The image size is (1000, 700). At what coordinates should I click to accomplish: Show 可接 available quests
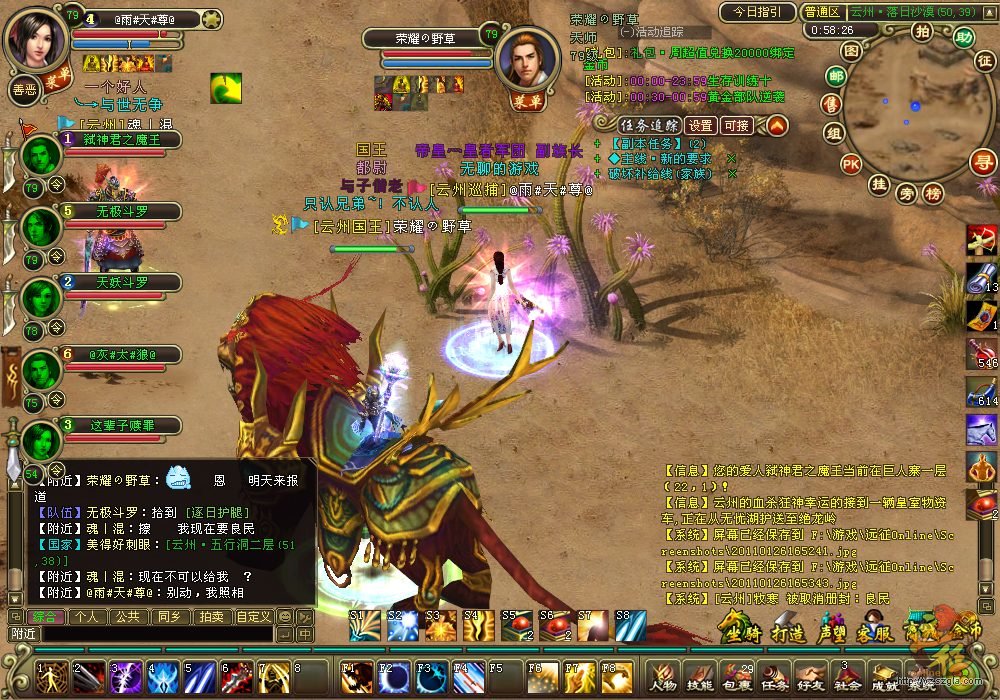click(736, 125)
